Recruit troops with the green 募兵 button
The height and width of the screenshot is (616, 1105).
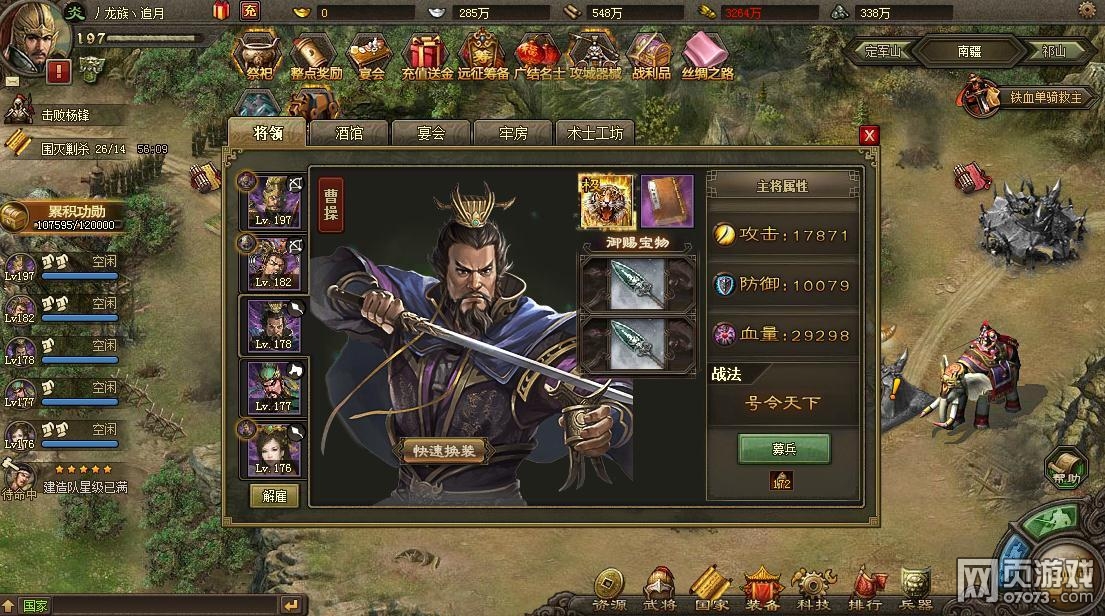point(784,448)
